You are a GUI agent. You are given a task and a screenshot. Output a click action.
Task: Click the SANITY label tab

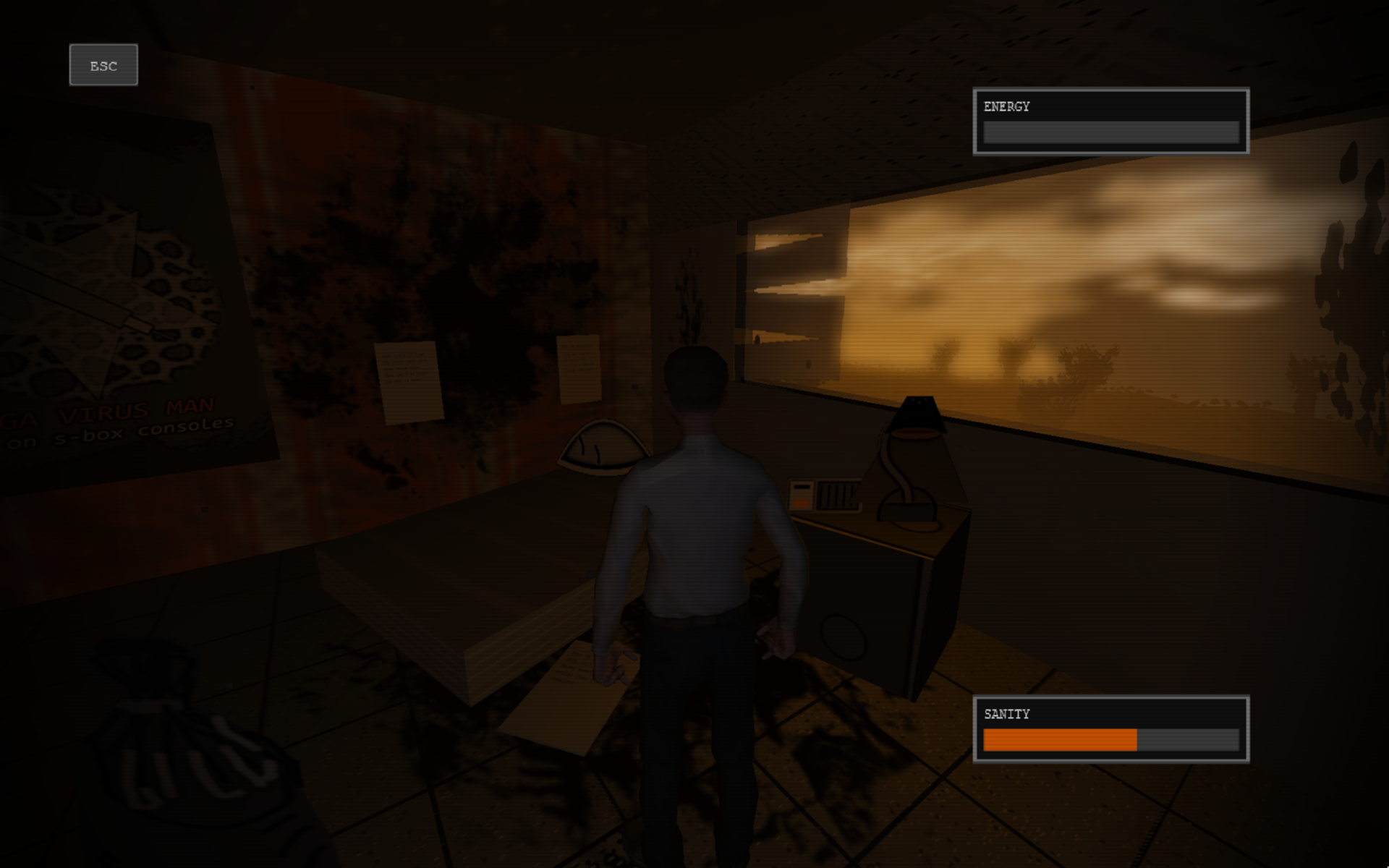(1006, 715)
